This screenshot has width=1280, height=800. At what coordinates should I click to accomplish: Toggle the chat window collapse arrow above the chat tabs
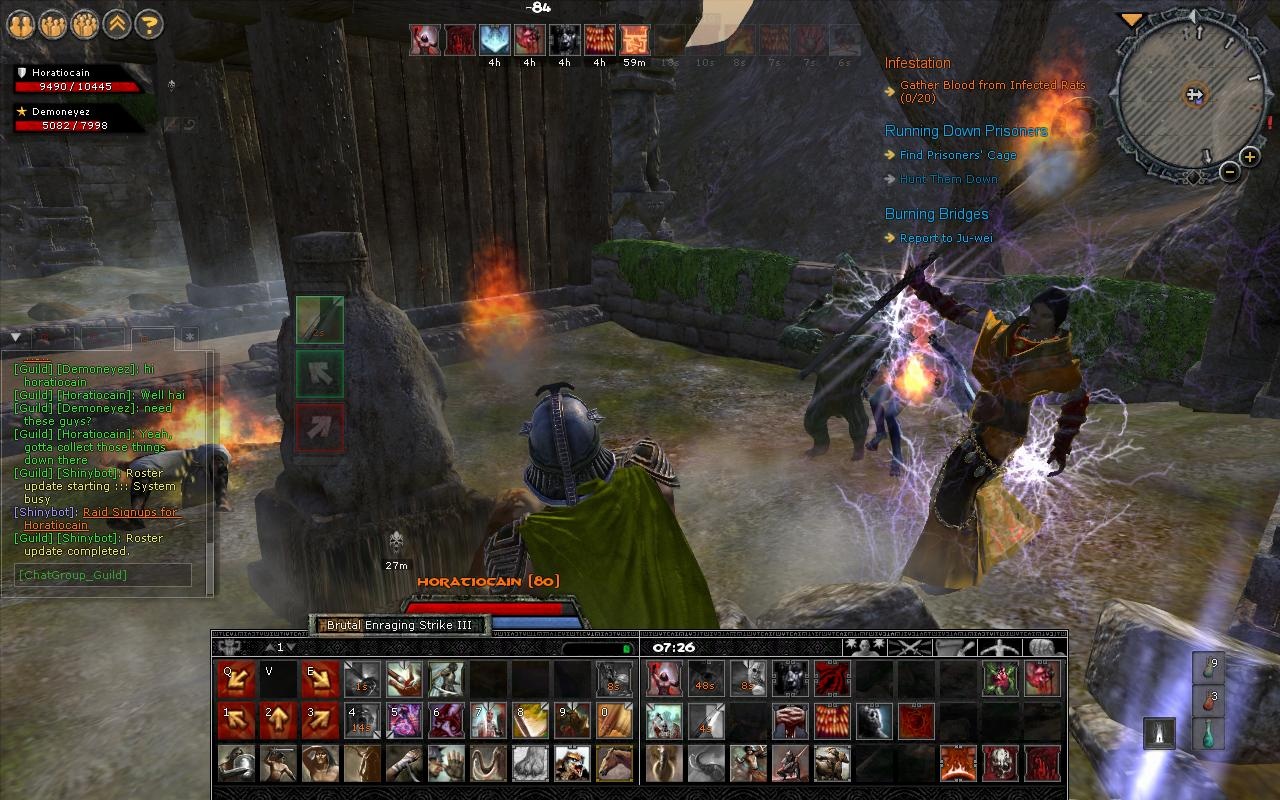14,337
